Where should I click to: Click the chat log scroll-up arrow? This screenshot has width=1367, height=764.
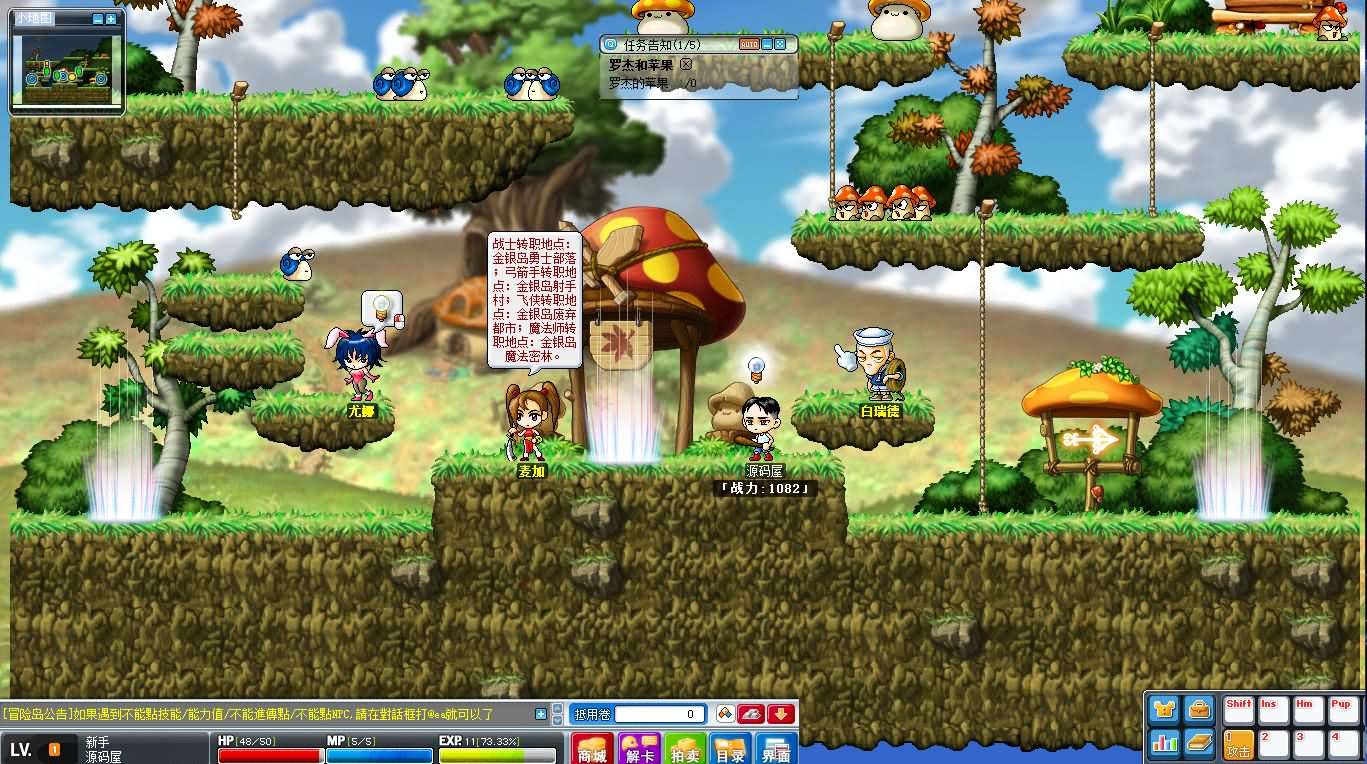556,710
